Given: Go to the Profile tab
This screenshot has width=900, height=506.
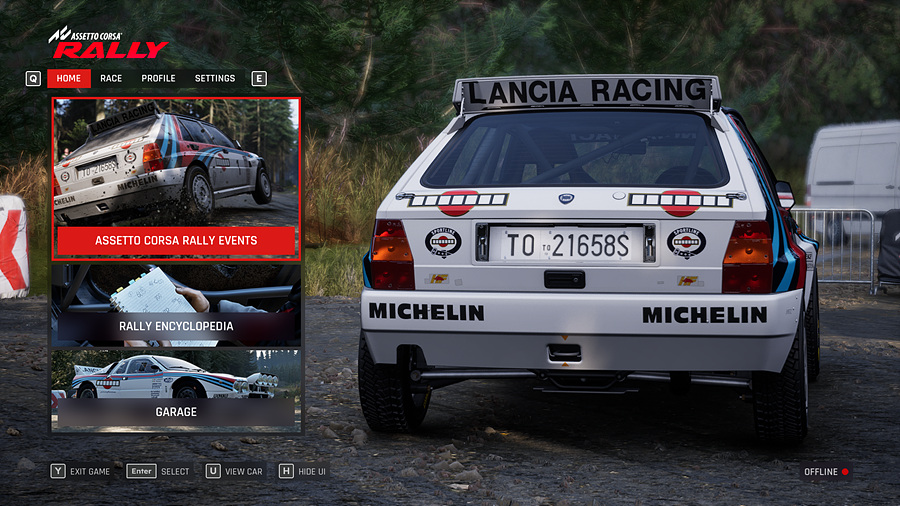Looking at the screenshot, I should (158, 78).
